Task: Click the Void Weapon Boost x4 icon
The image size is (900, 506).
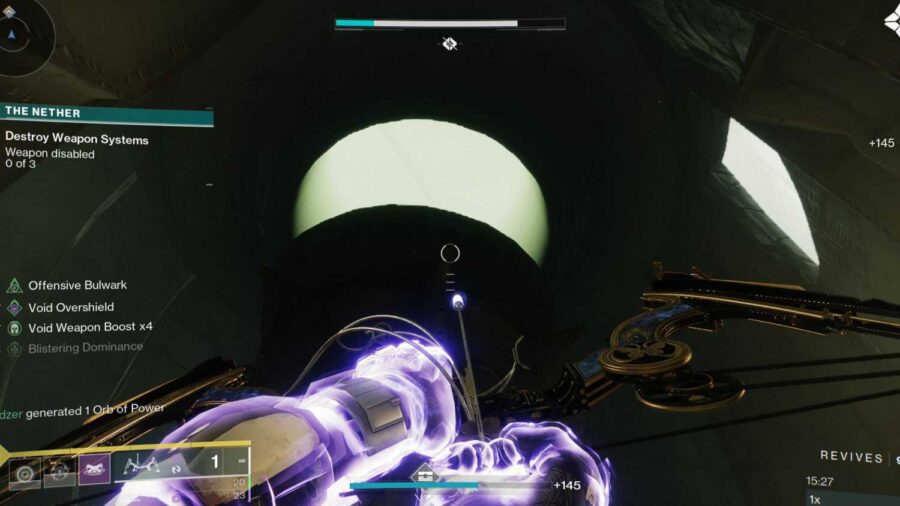Action: click(x=15, y=327)
